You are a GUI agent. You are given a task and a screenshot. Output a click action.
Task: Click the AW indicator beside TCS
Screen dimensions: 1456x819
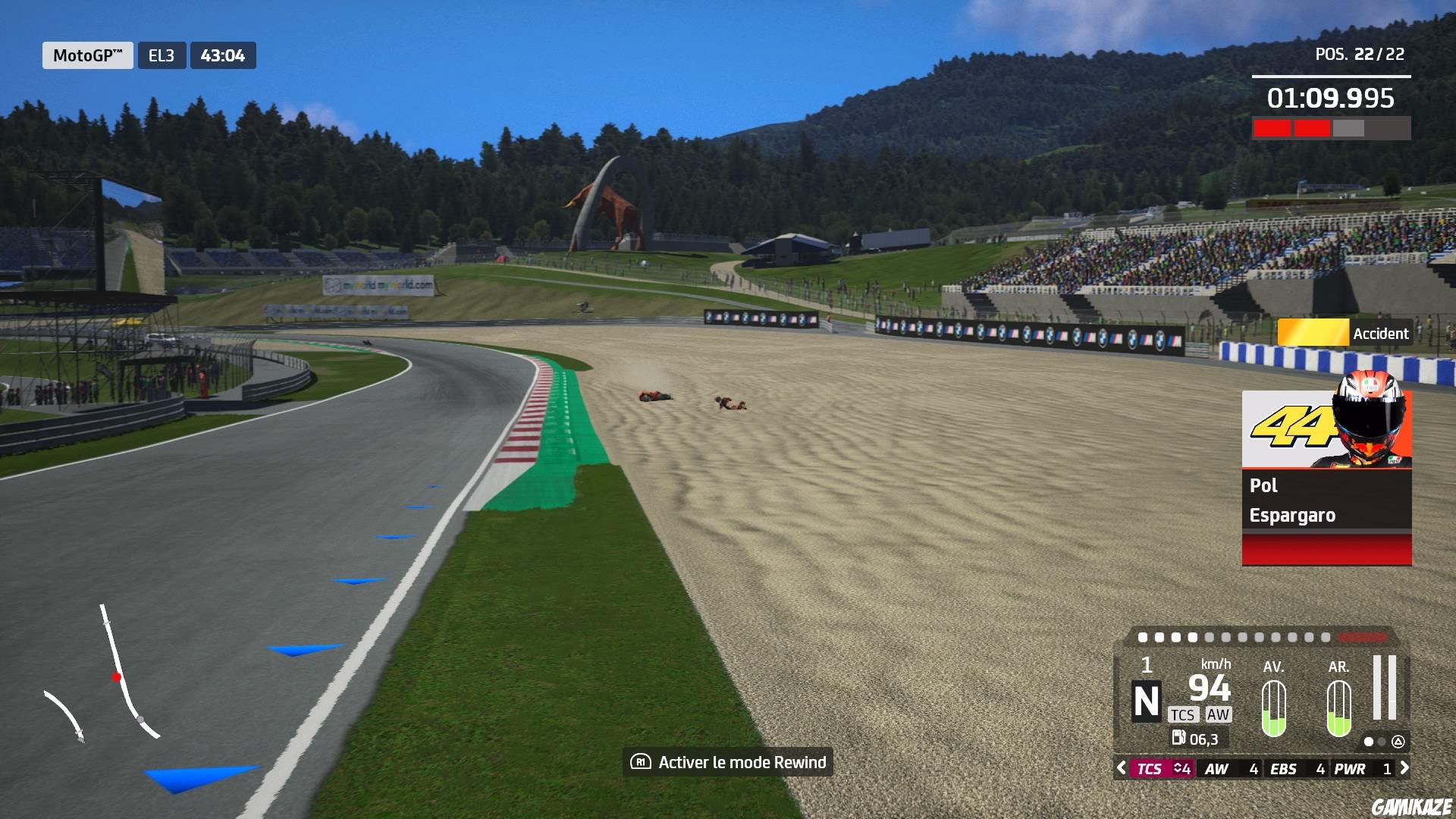[x=1218, y=715]
